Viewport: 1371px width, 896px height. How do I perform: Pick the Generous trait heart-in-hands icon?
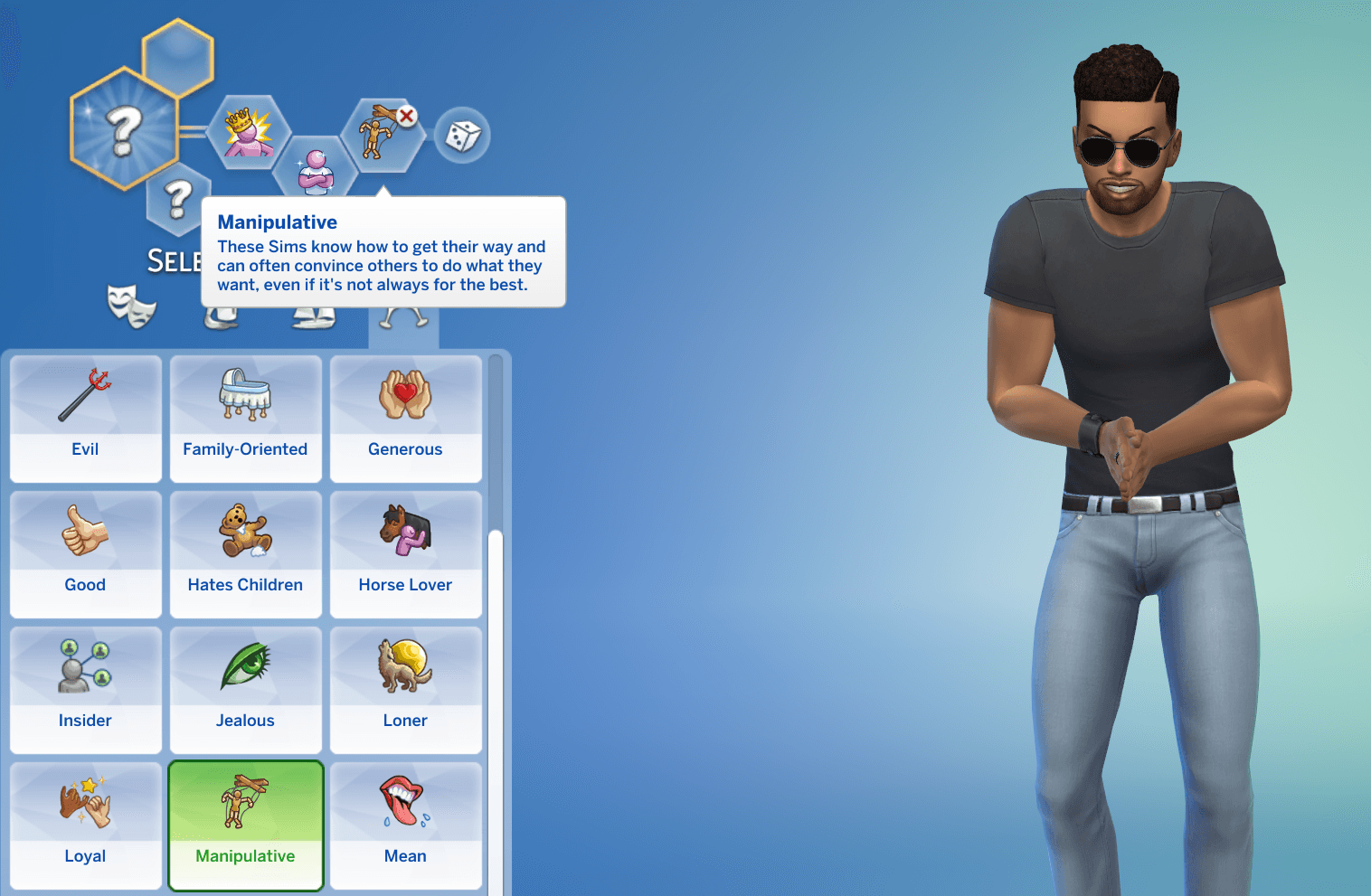405,395
